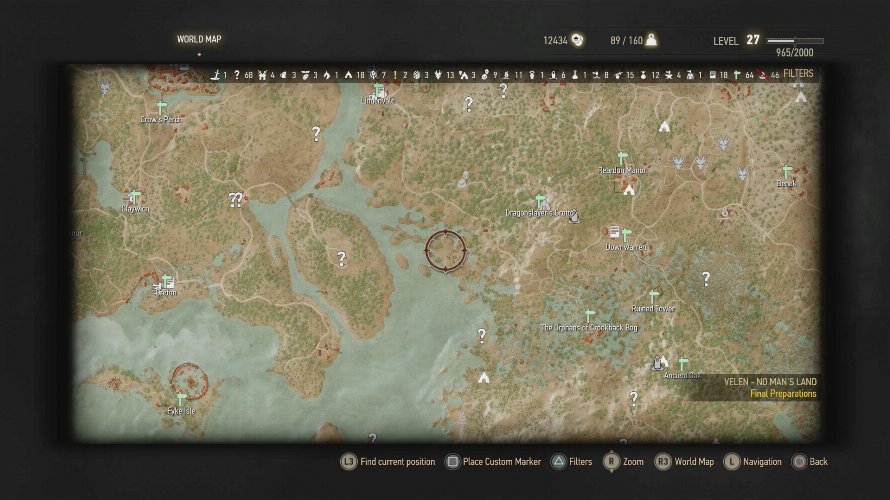Choose the Downwarren signpost marker
890x500 pixels.
627,235
